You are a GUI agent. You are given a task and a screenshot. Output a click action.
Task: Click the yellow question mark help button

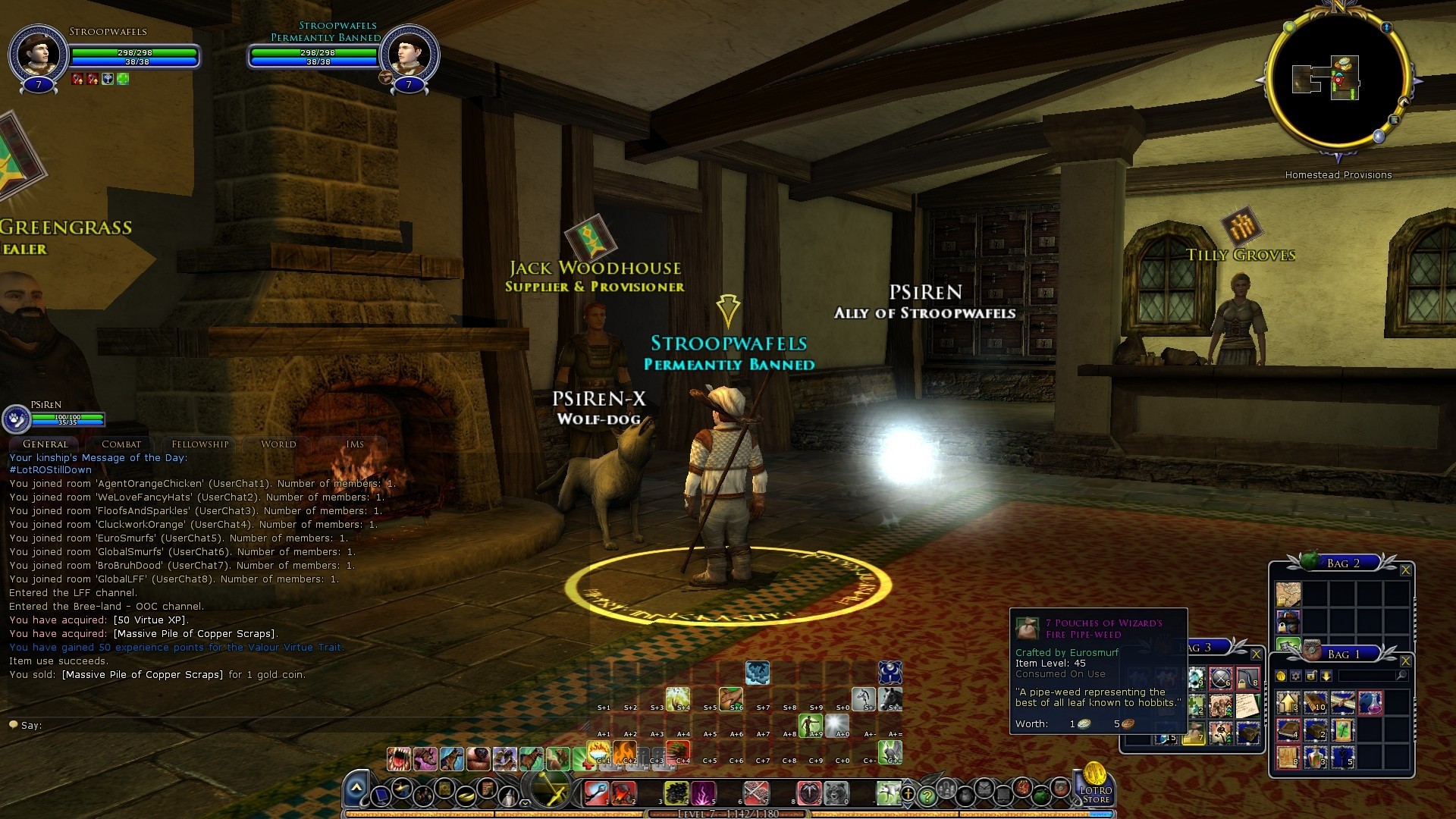[x=926, y=796]
